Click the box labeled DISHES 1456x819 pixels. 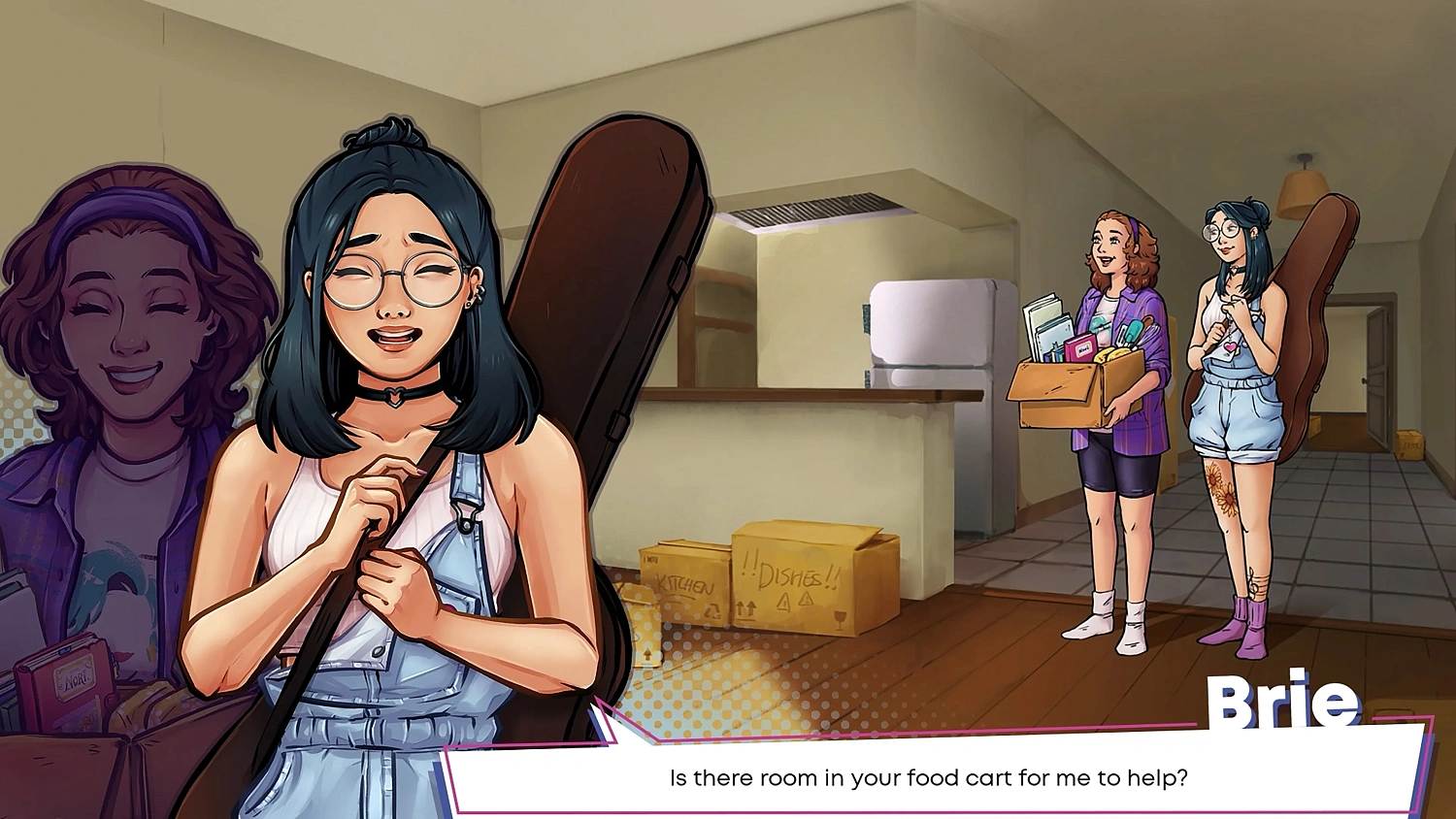791,574
